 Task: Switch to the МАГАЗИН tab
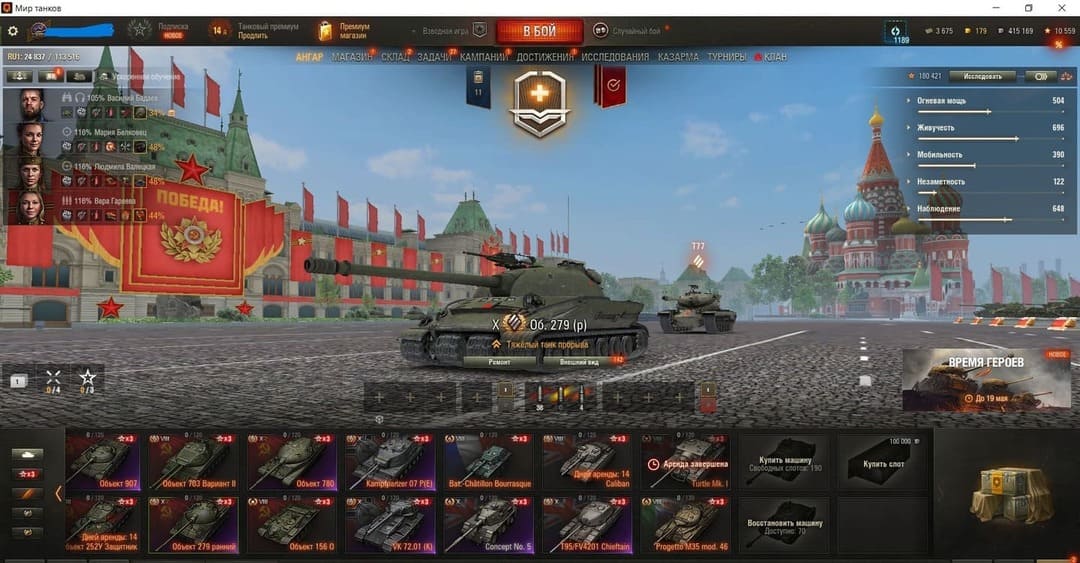(352, 57)
